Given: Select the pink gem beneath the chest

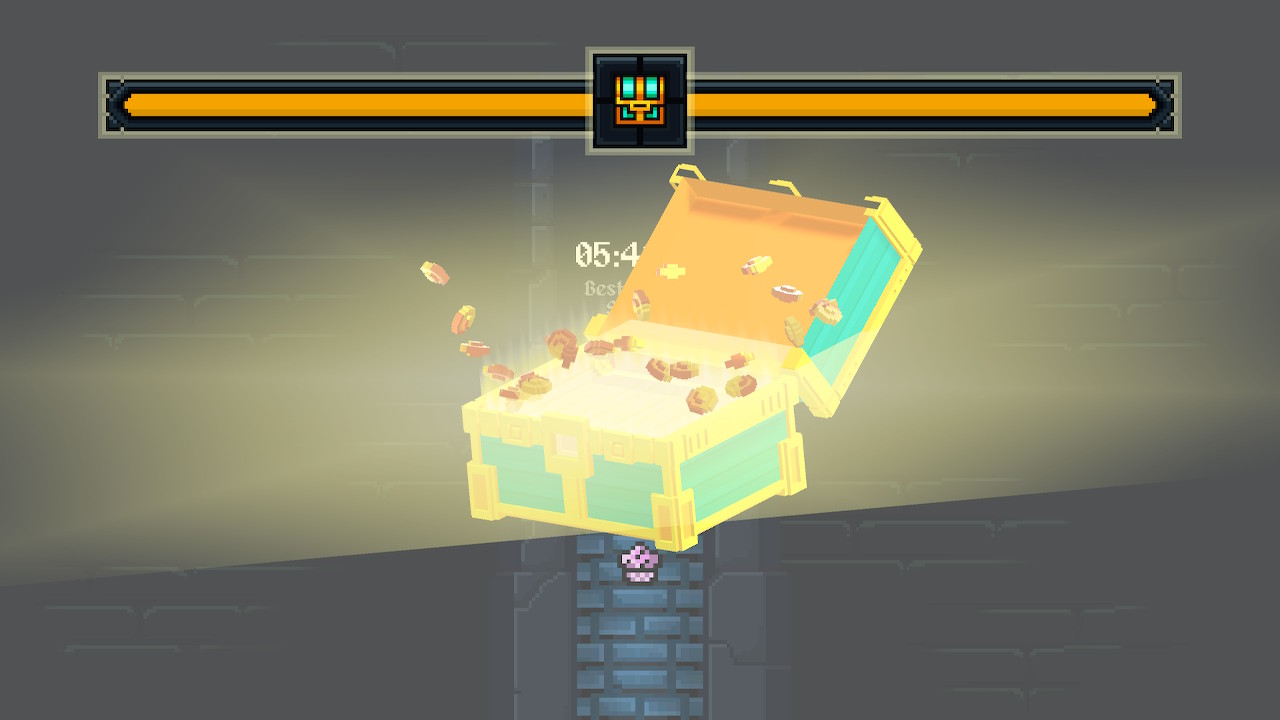Looking at the screenshot, I should 637,561.
